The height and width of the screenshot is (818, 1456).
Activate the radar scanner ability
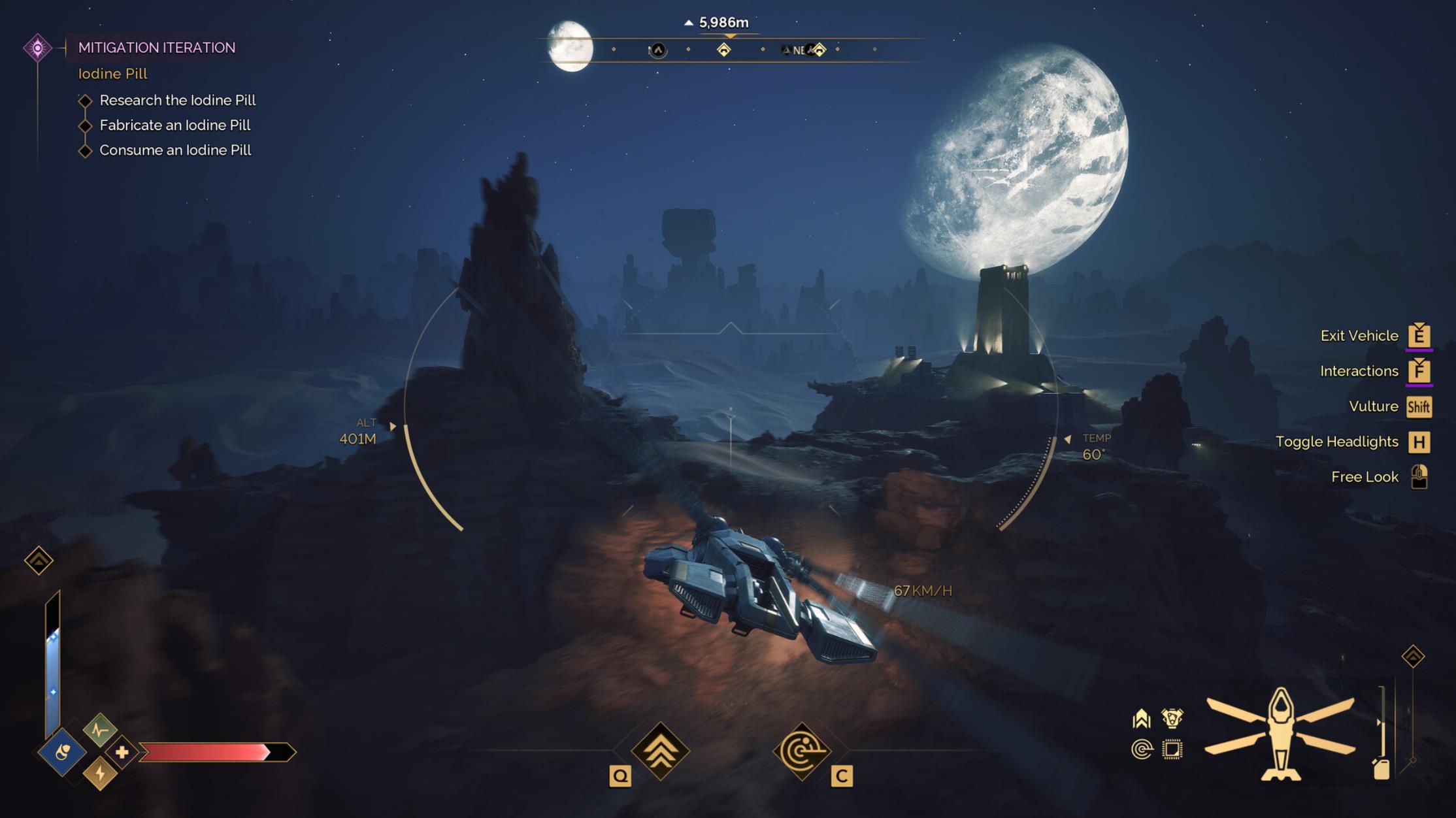pyautogui.click(x=802, y=751)
